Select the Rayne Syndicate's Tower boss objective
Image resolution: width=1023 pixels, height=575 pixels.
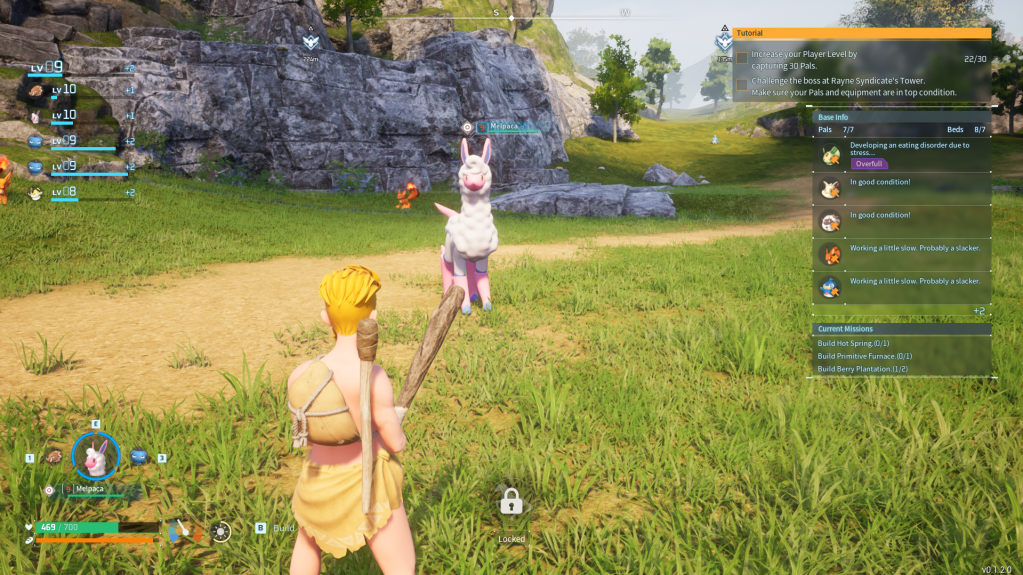coord(845,86)
